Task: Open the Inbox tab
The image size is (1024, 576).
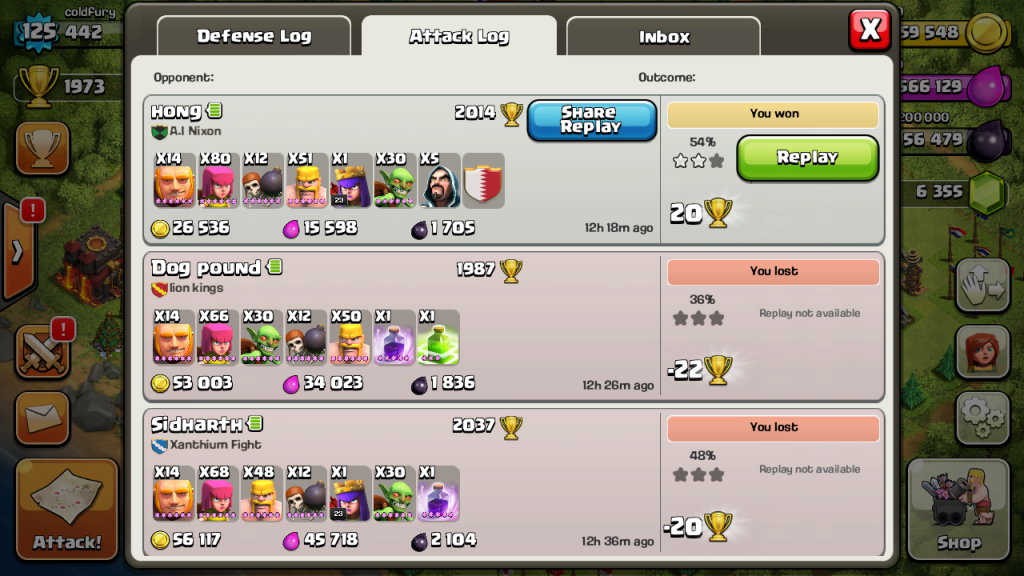Action: click(x=664, y=37)
